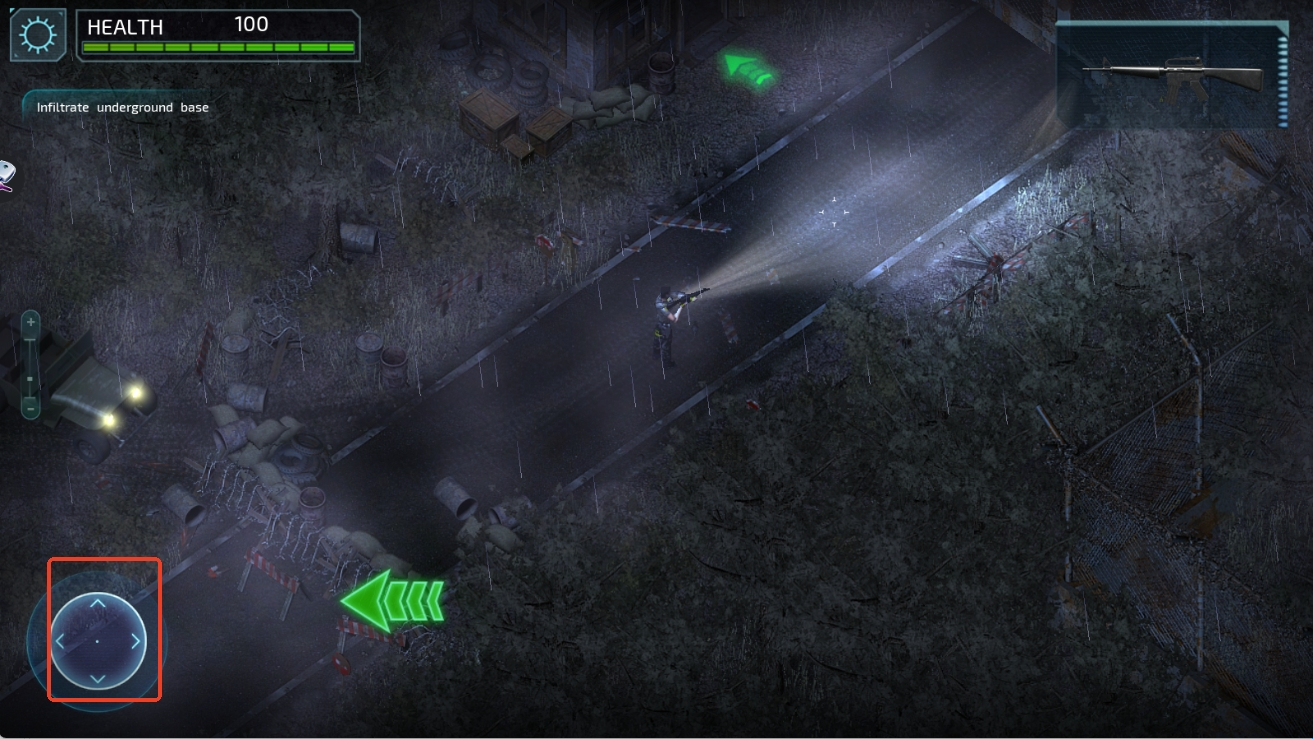Image resolution: width=1313 pixels, height=739 pixels.
Task: Click the zoom slider handle
Action: click(31, 379)
